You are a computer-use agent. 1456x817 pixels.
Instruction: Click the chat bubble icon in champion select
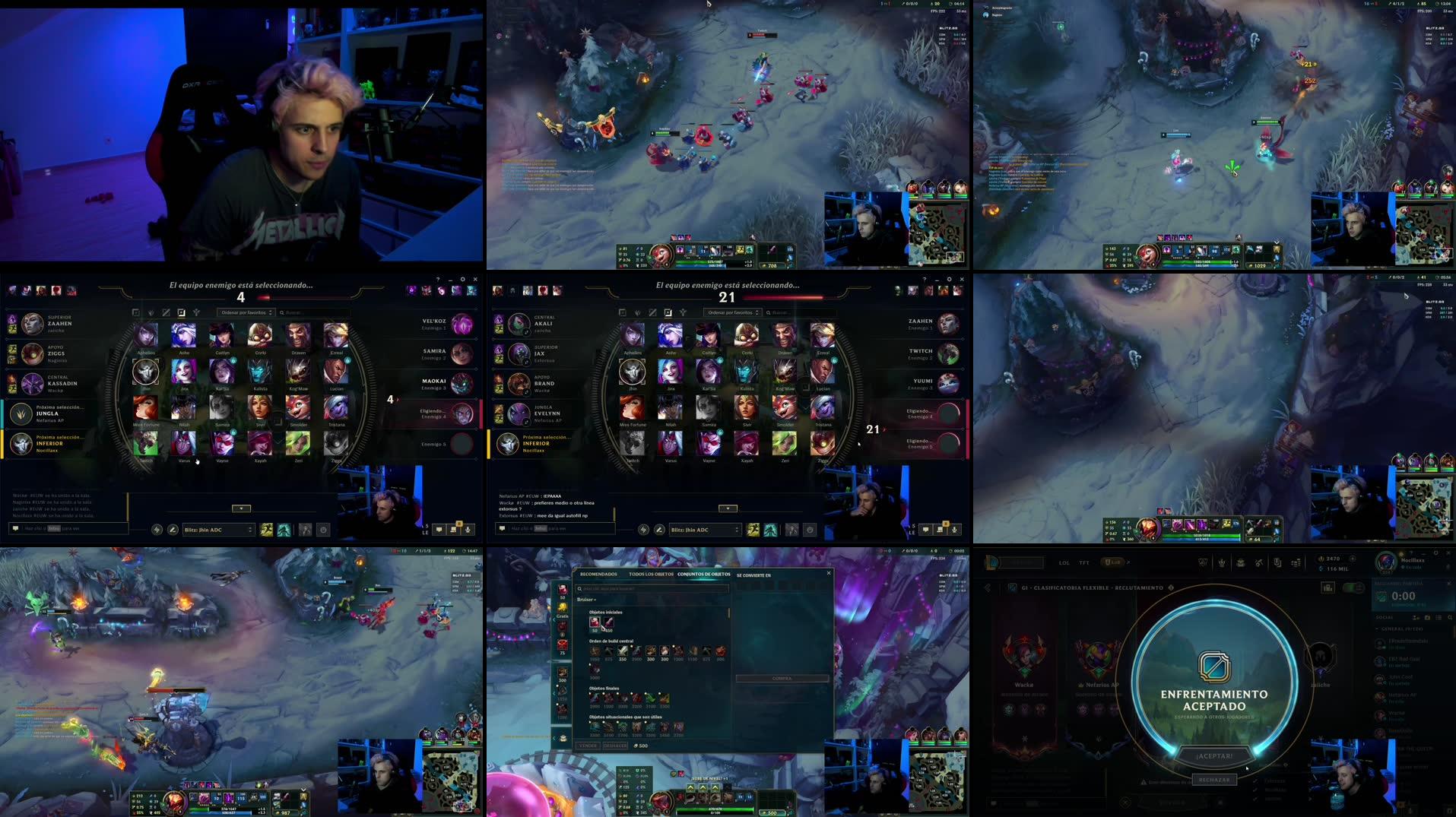coord(925,529)
